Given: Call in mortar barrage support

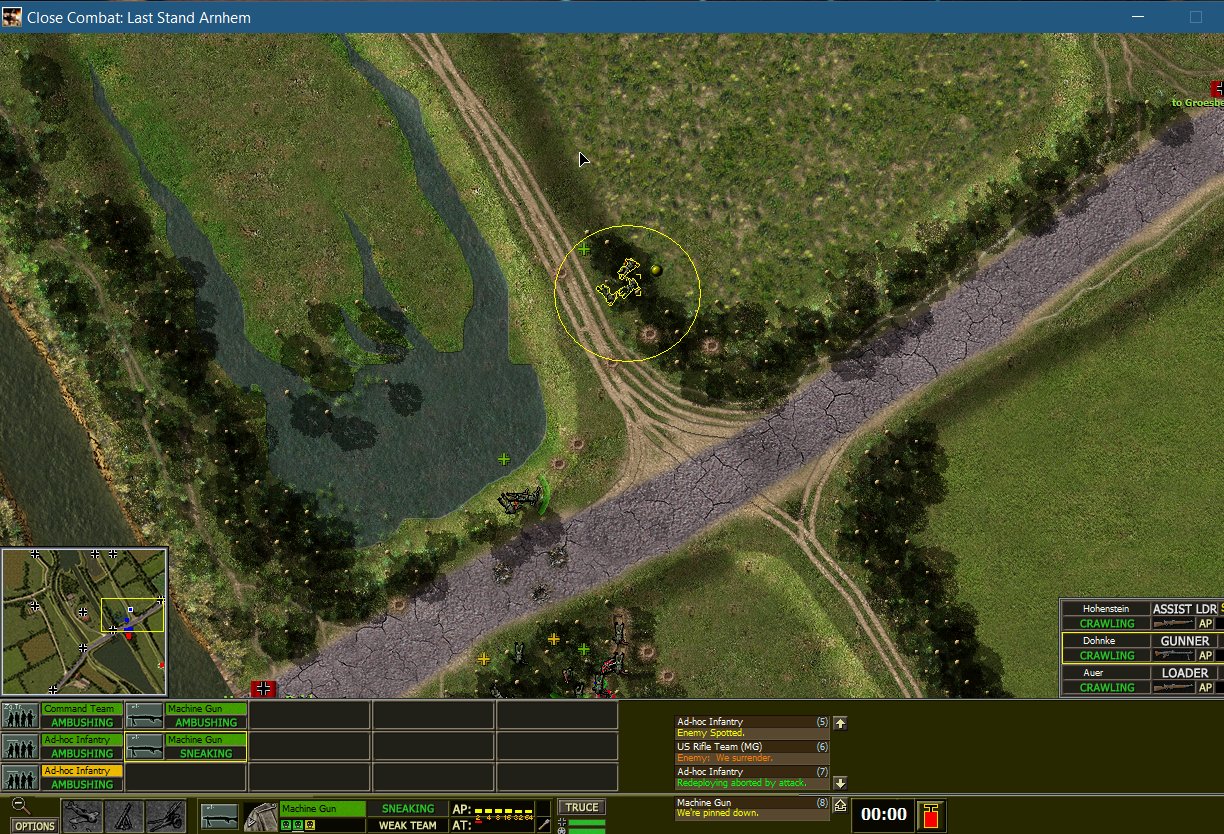Looking at the screenshot, I should click(124, 817).
